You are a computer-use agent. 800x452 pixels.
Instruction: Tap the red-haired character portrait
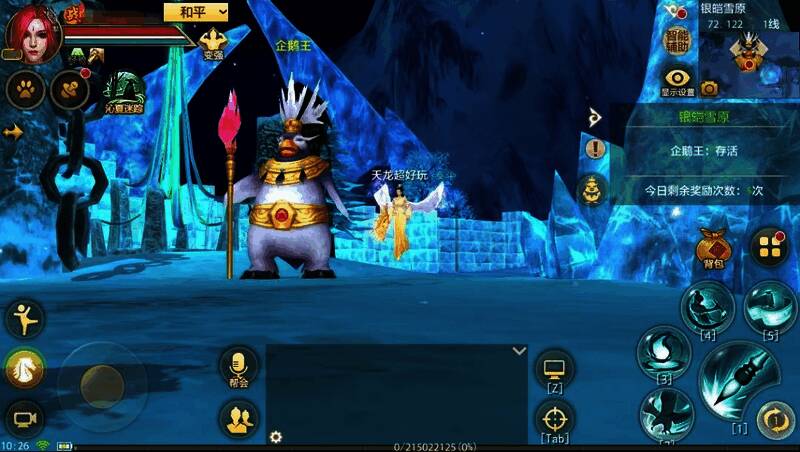click(32, 32)
